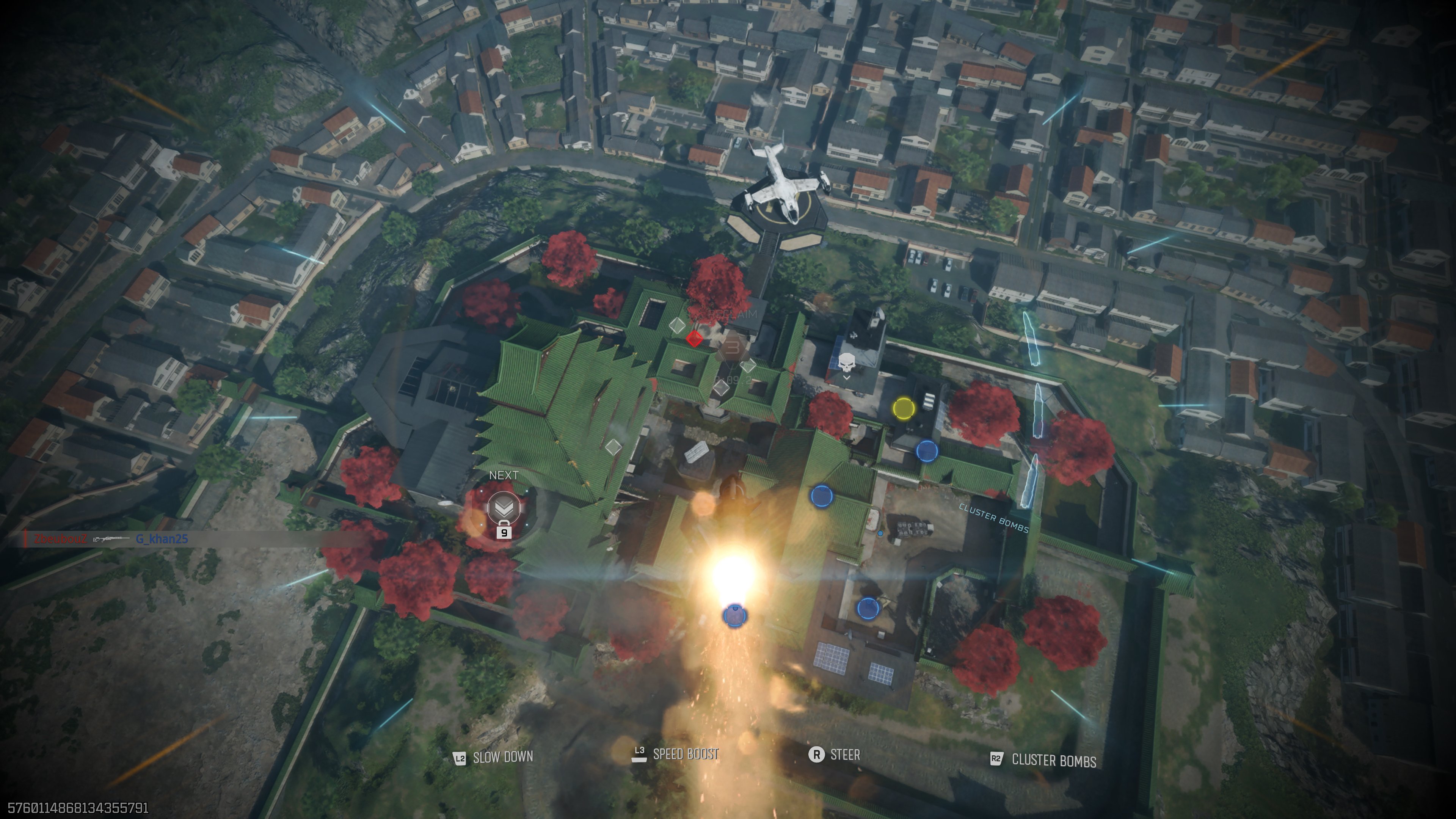
Task: Target the red diamond enemy marker
Action: 694,339
